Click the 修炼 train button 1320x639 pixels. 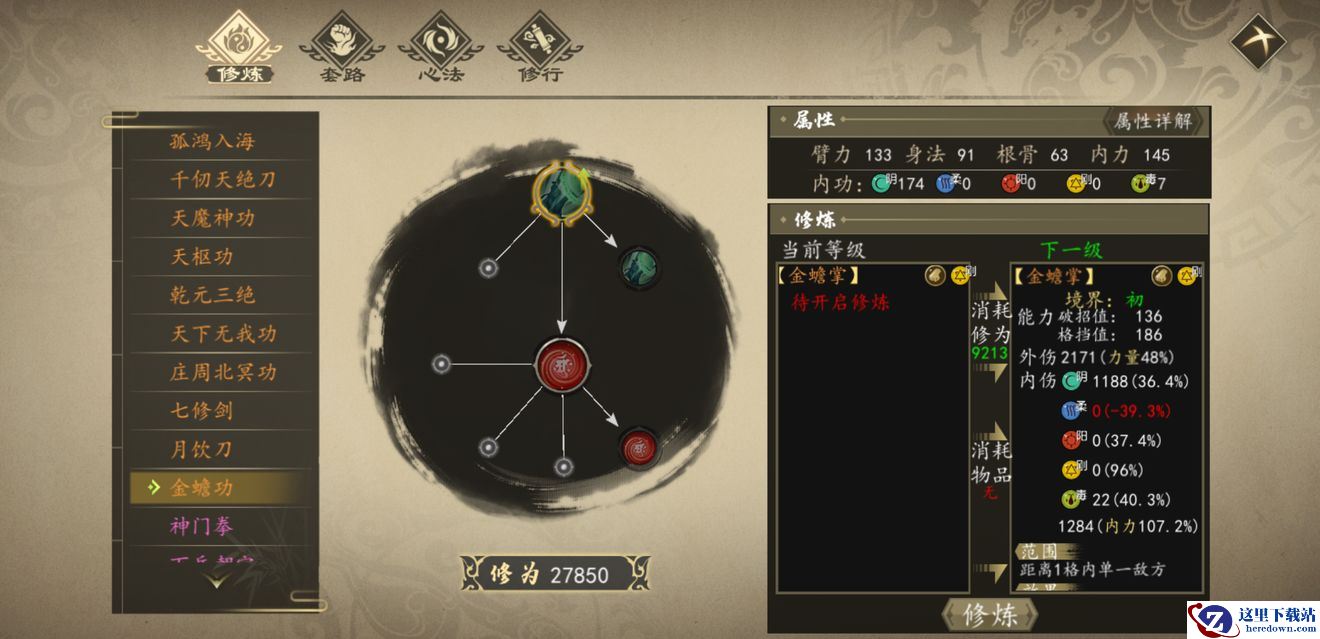989,615
